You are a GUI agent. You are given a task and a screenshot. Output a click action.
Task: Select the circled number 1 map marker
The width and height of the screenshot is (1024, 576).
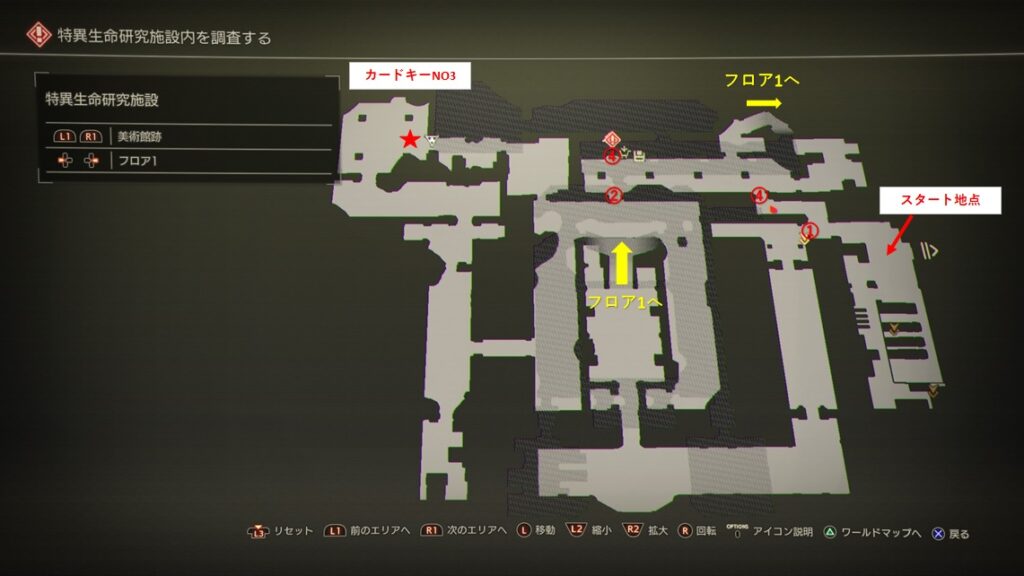pos(811,230)
